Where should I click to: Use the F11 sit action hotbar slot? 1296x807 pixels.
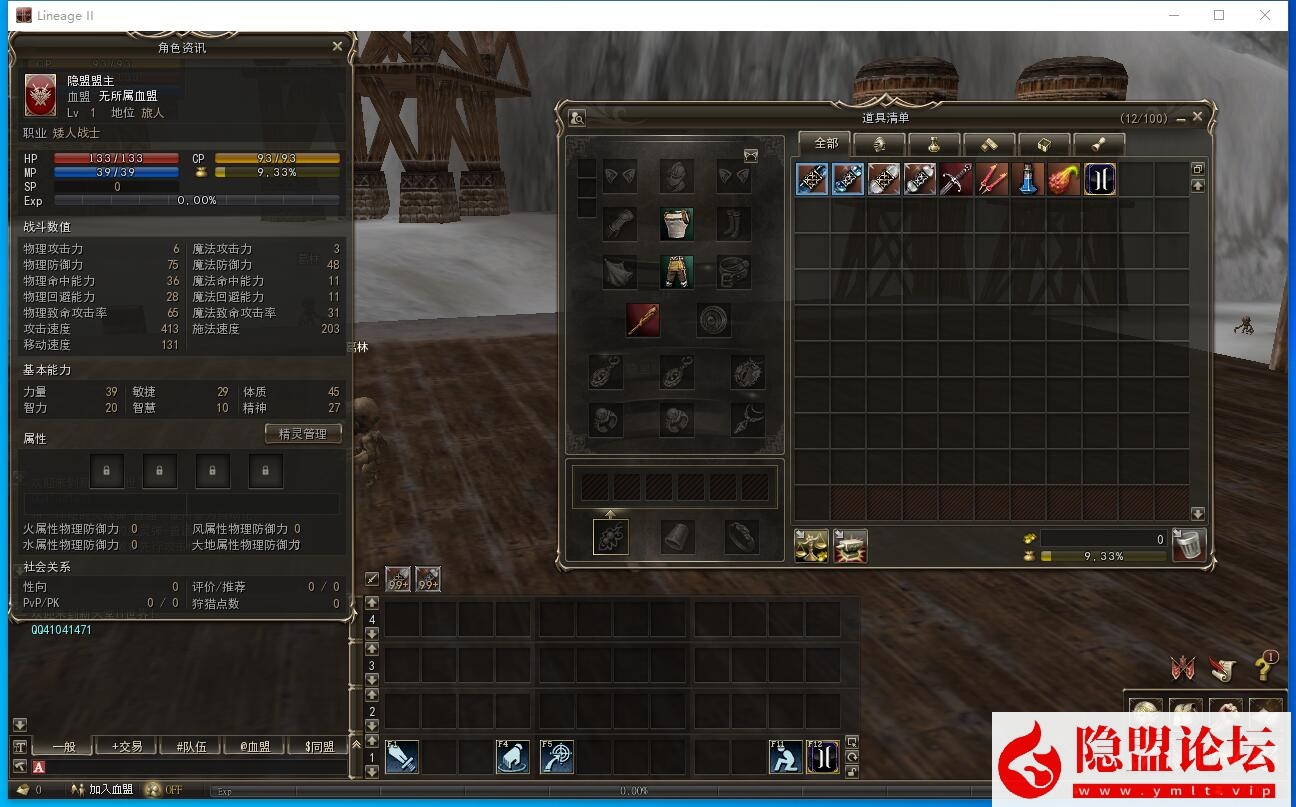[785, 757]
